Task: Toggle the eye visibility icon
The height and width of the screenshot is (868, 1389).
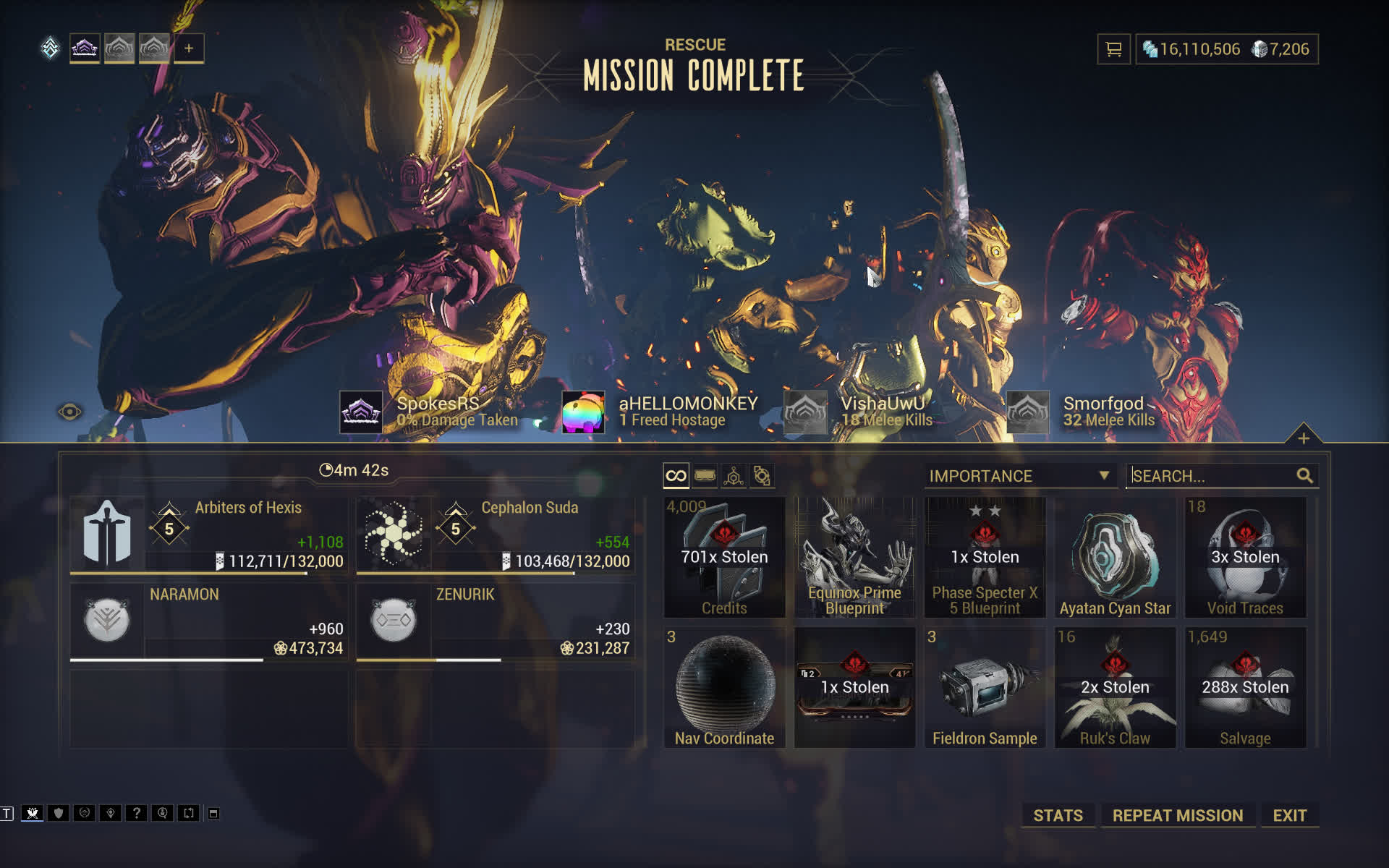Action: tap(69, 412)
